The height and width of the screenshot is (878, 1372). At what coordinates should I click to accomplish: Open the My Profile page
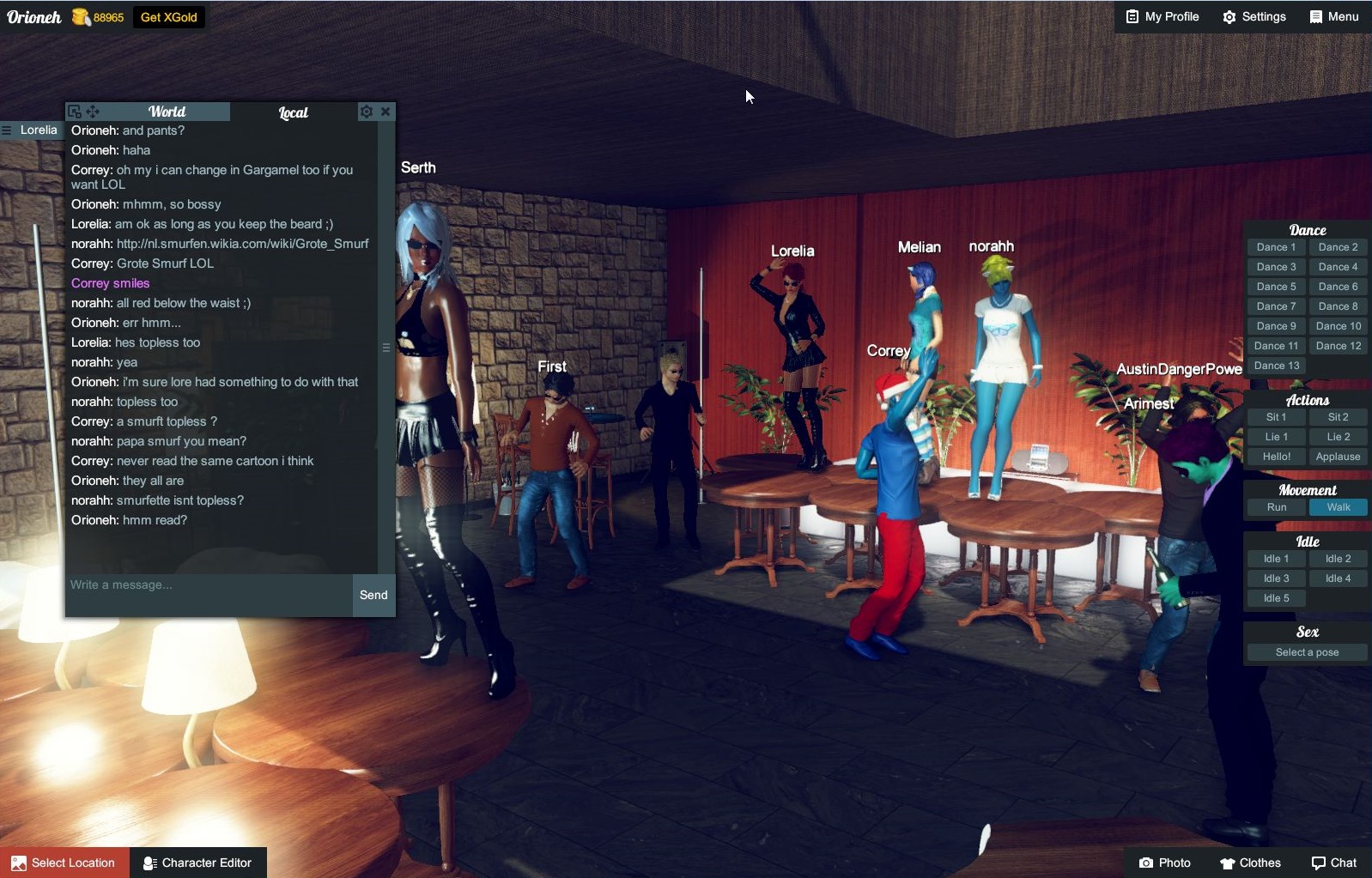[x=1163, y=16]
